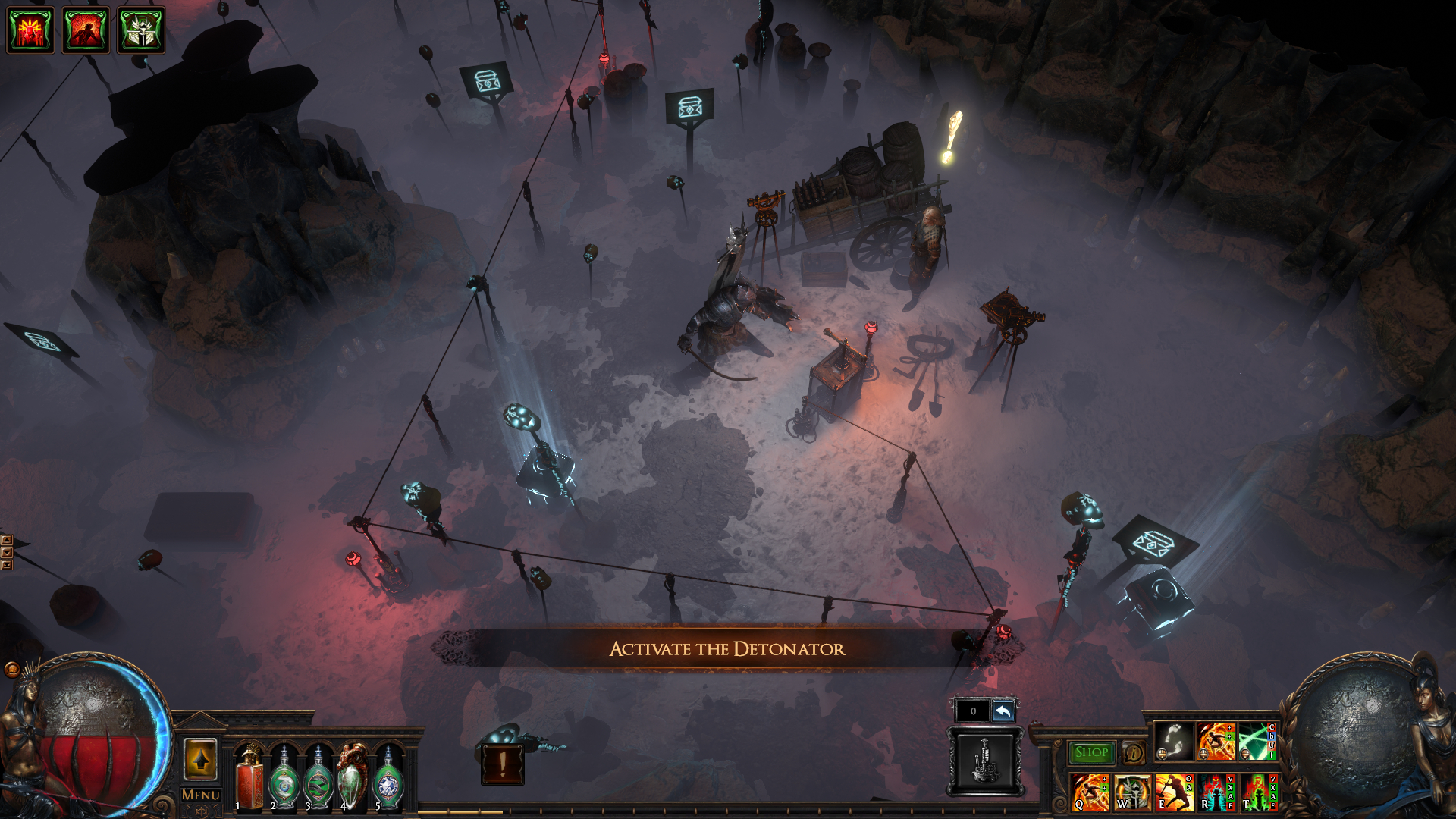Activate the R red-blue totem skill
This screenshot has width=1456, height=819.
point(1215,792)
